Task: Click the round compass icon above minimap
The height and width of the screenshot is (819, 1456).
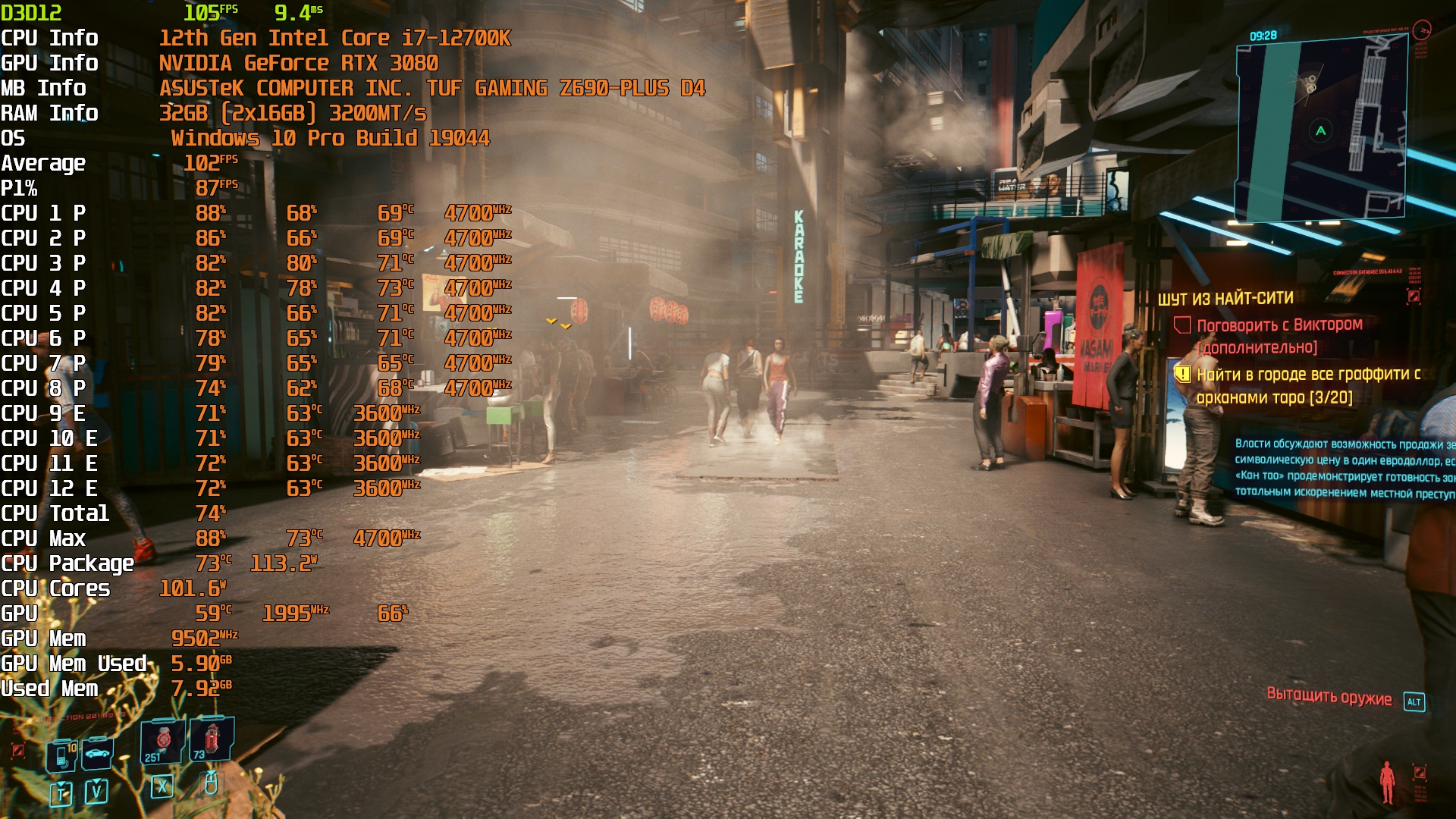Action: click(1422, 30)
